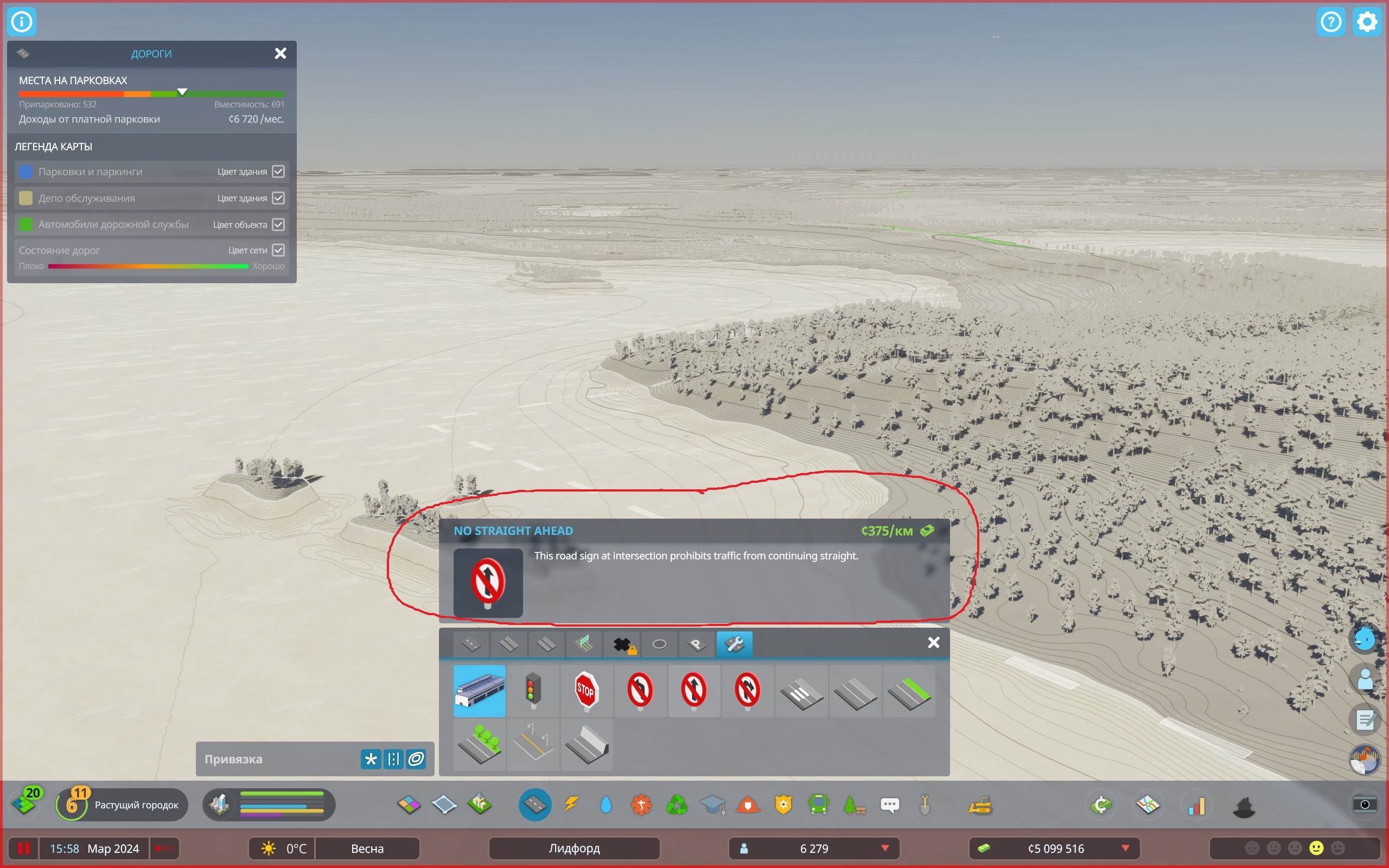
Task: Choose the No Left Turn sign
Action: click(x=640, y=691)
